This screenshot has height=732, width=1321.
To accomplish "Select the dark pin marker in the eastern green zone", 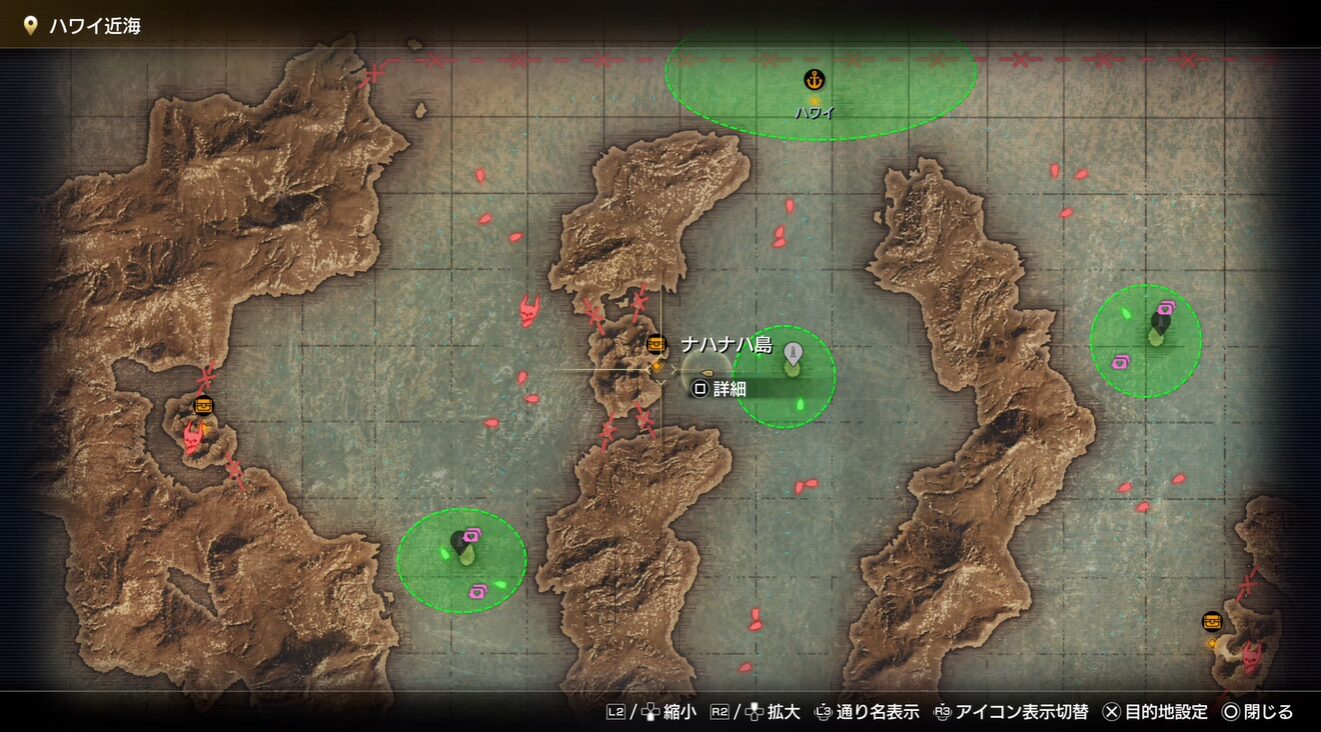I will pyautogui.click(x=1160, y=323).
